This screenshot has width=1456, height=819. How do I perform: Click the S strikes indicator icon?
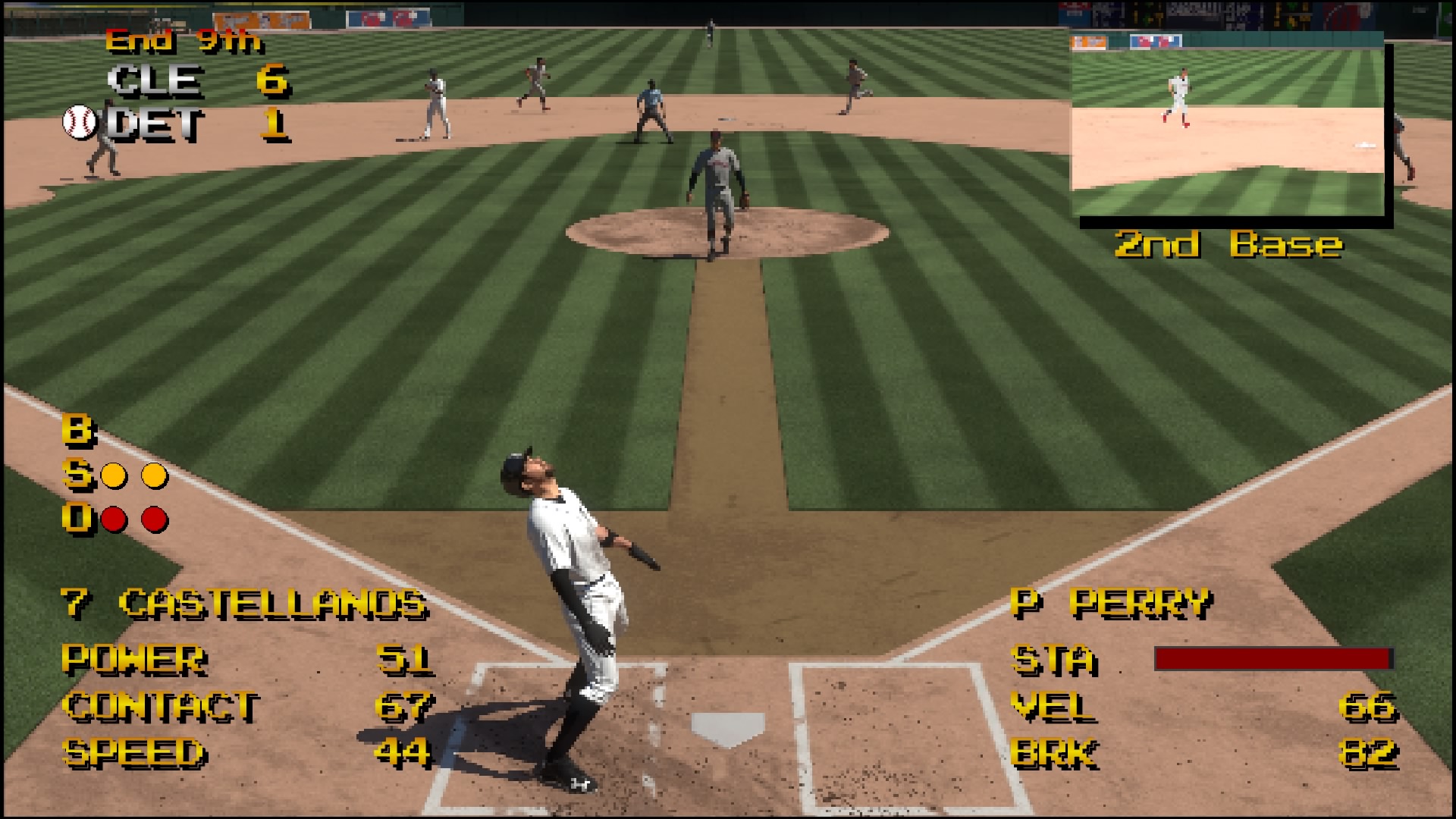point(75,472)
